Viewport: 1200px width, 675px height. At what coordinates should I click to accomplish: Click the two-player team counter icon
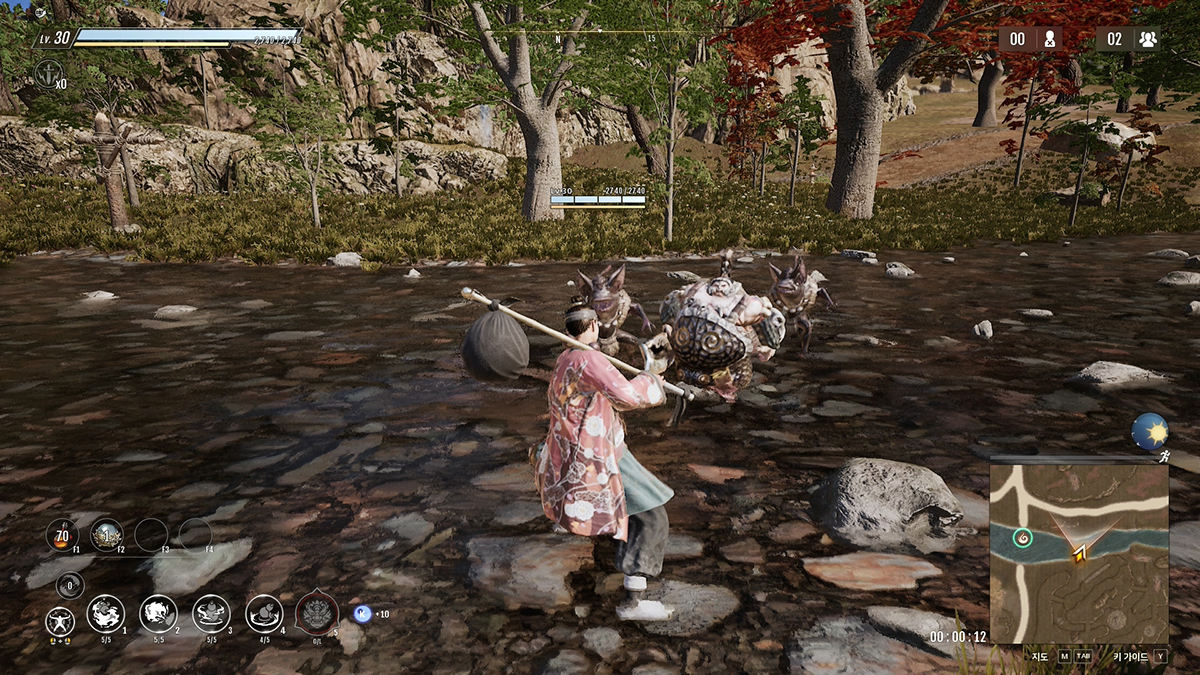pyautogui.click(x=1147, y=39)
